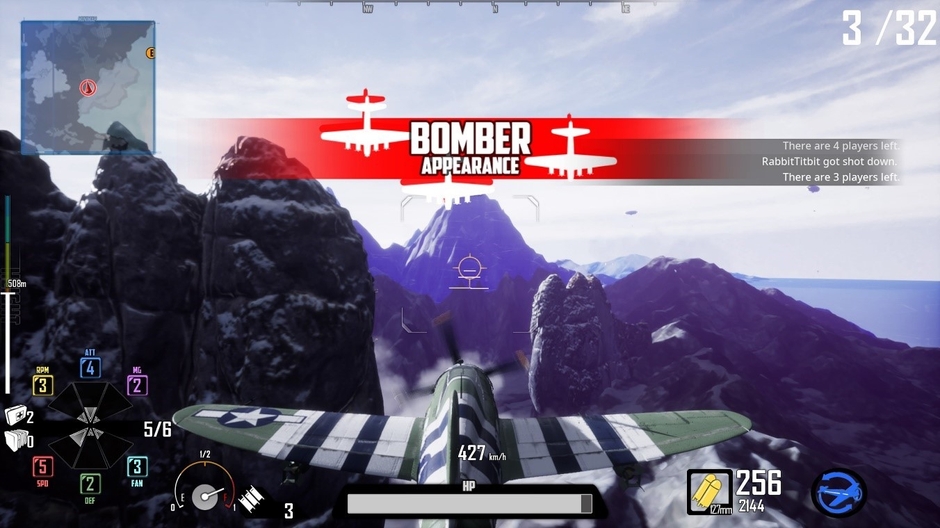The height and width of the screenshot is (528, 940).
Task: Use the repair kit item icon
Action: pos(15,417)
